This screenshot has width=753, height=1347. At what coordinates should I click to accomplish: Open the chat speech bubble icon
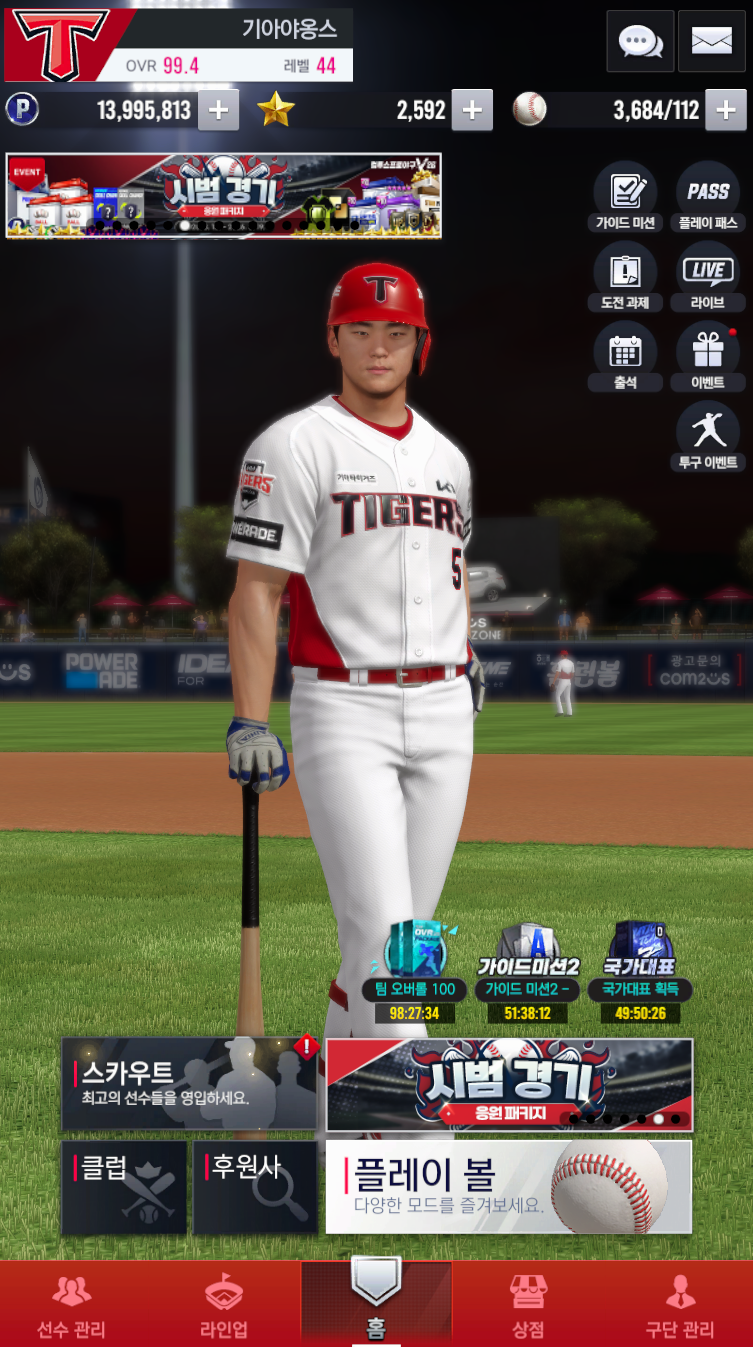tap(640, 41)
